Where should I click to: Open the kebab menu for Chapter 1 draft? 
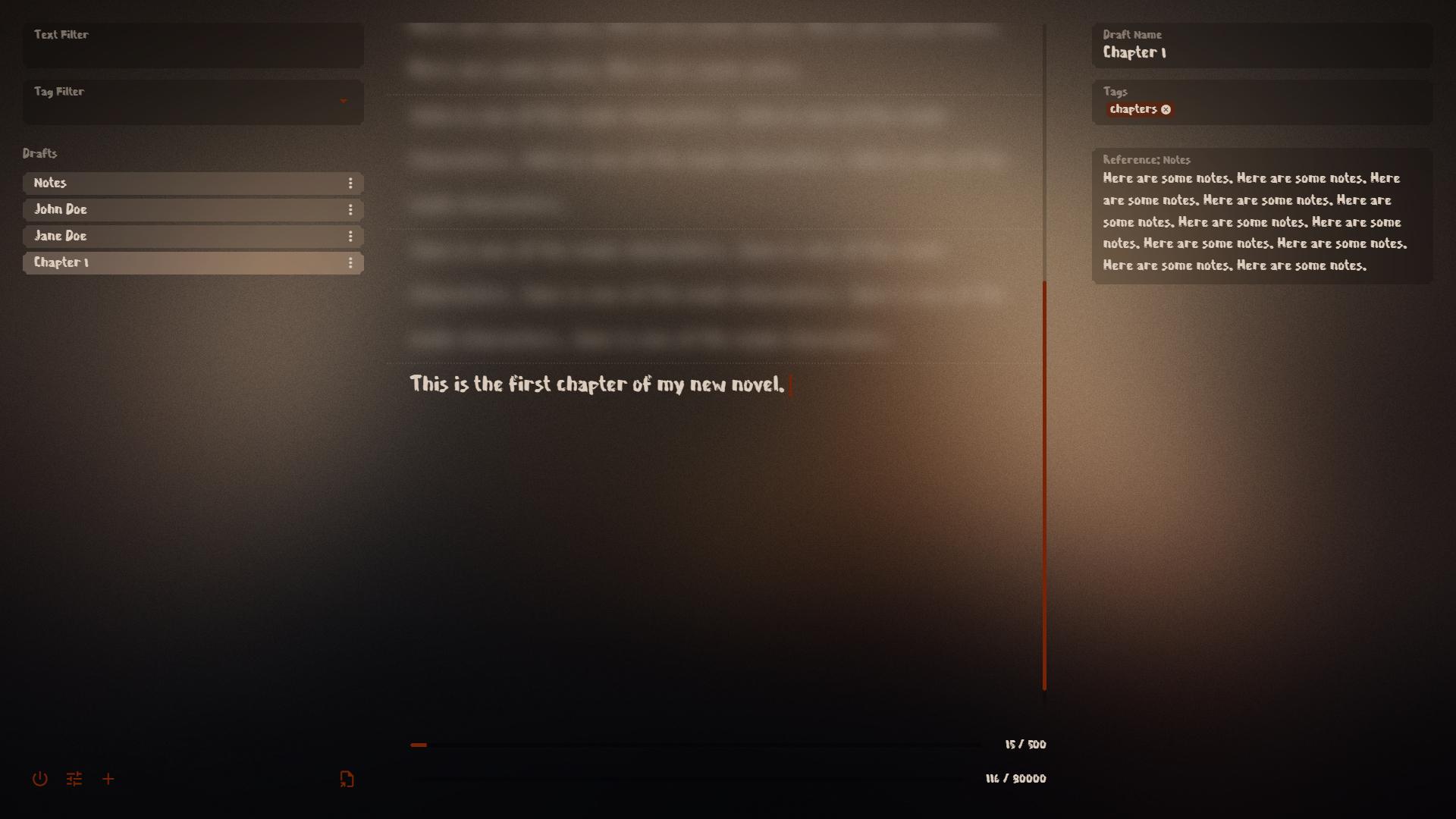[350, 262]
